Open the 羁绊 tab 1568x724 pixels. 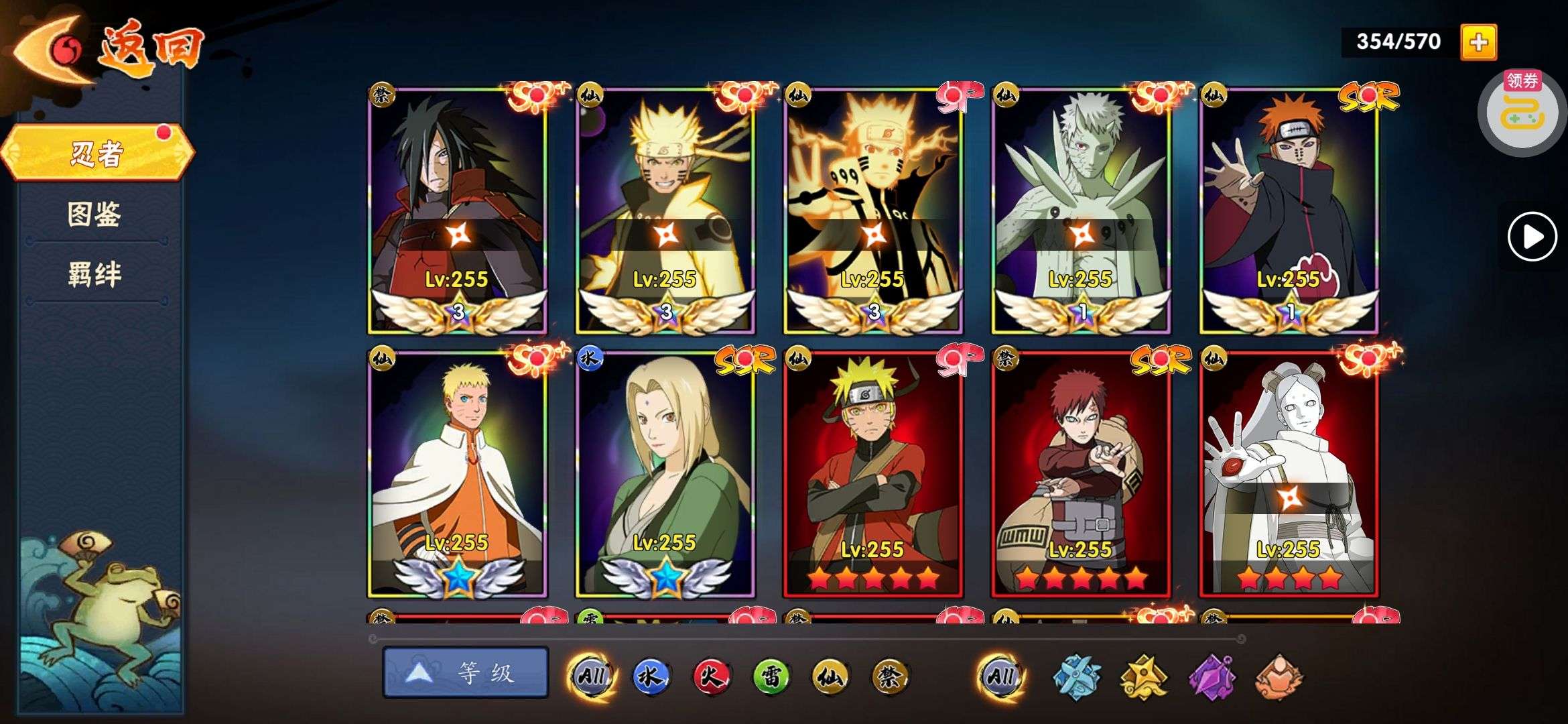(94, 275)
